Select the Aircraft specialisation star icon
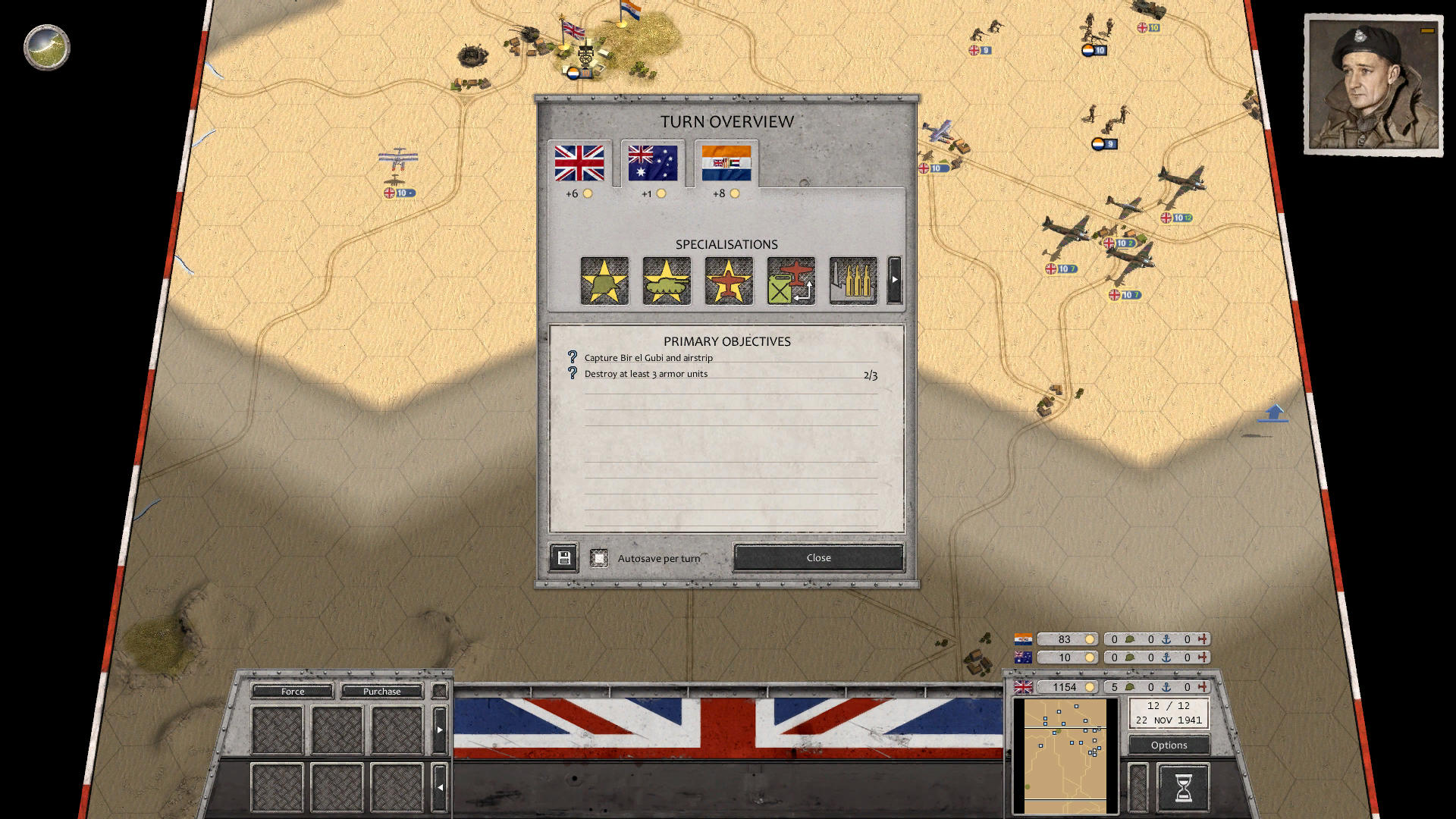Viewport: 1456px width, 819px height. [x=729, y=280]
